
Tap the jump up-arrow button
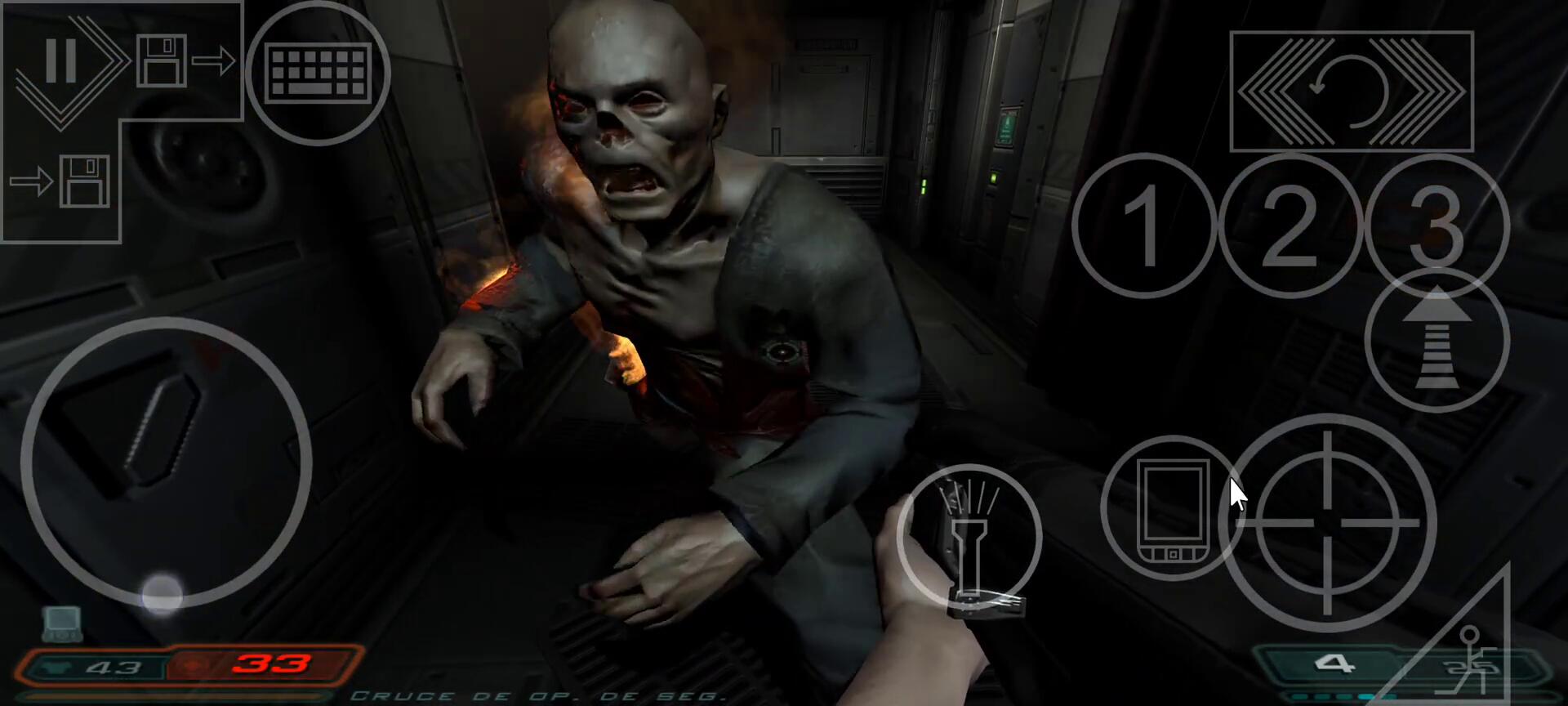click(1437, 341)
